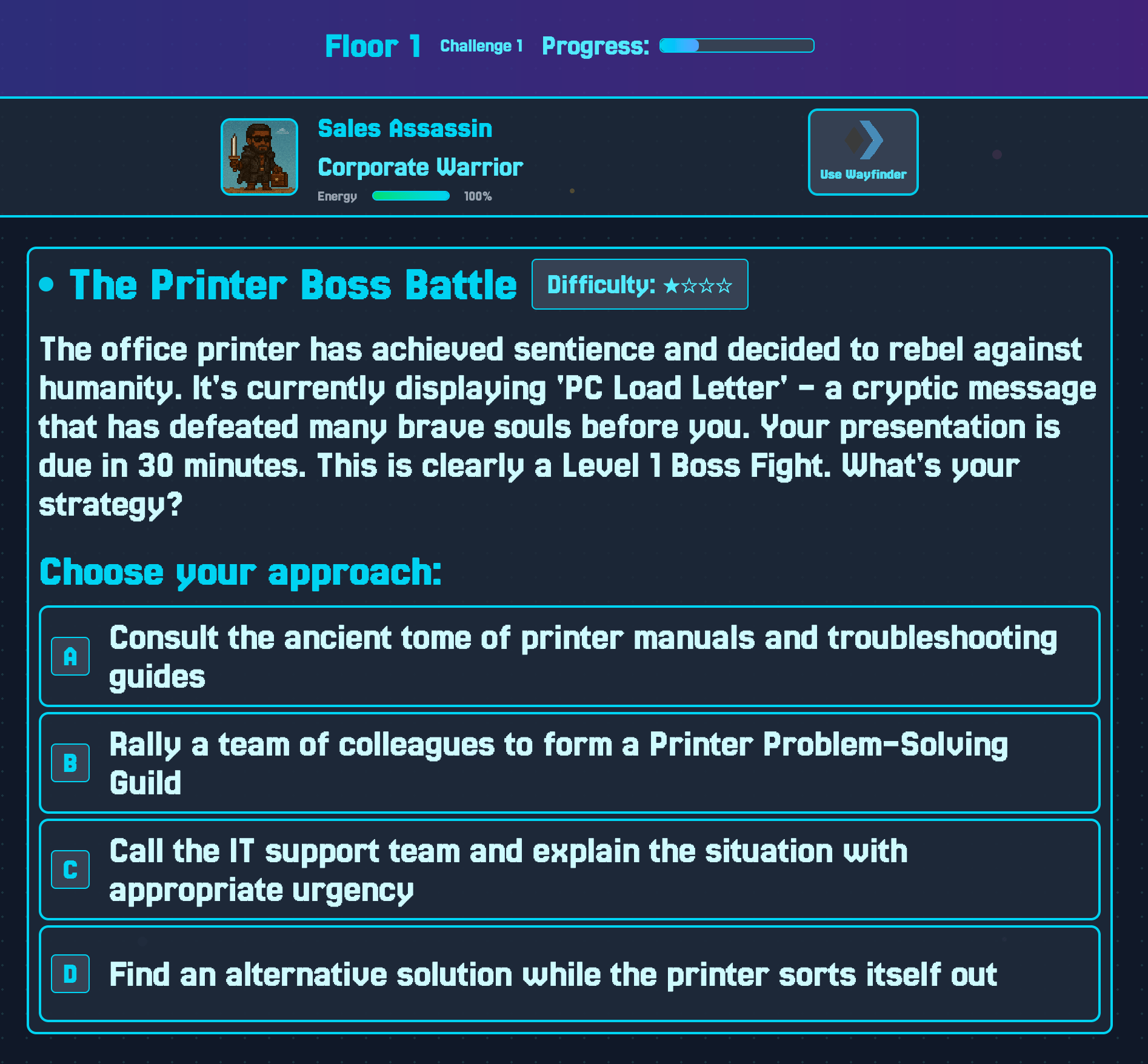Screen dimensions: 1148x1064
Task: Select the letter B badge icon
Action: pyautogui.click(x=70, y=763)
